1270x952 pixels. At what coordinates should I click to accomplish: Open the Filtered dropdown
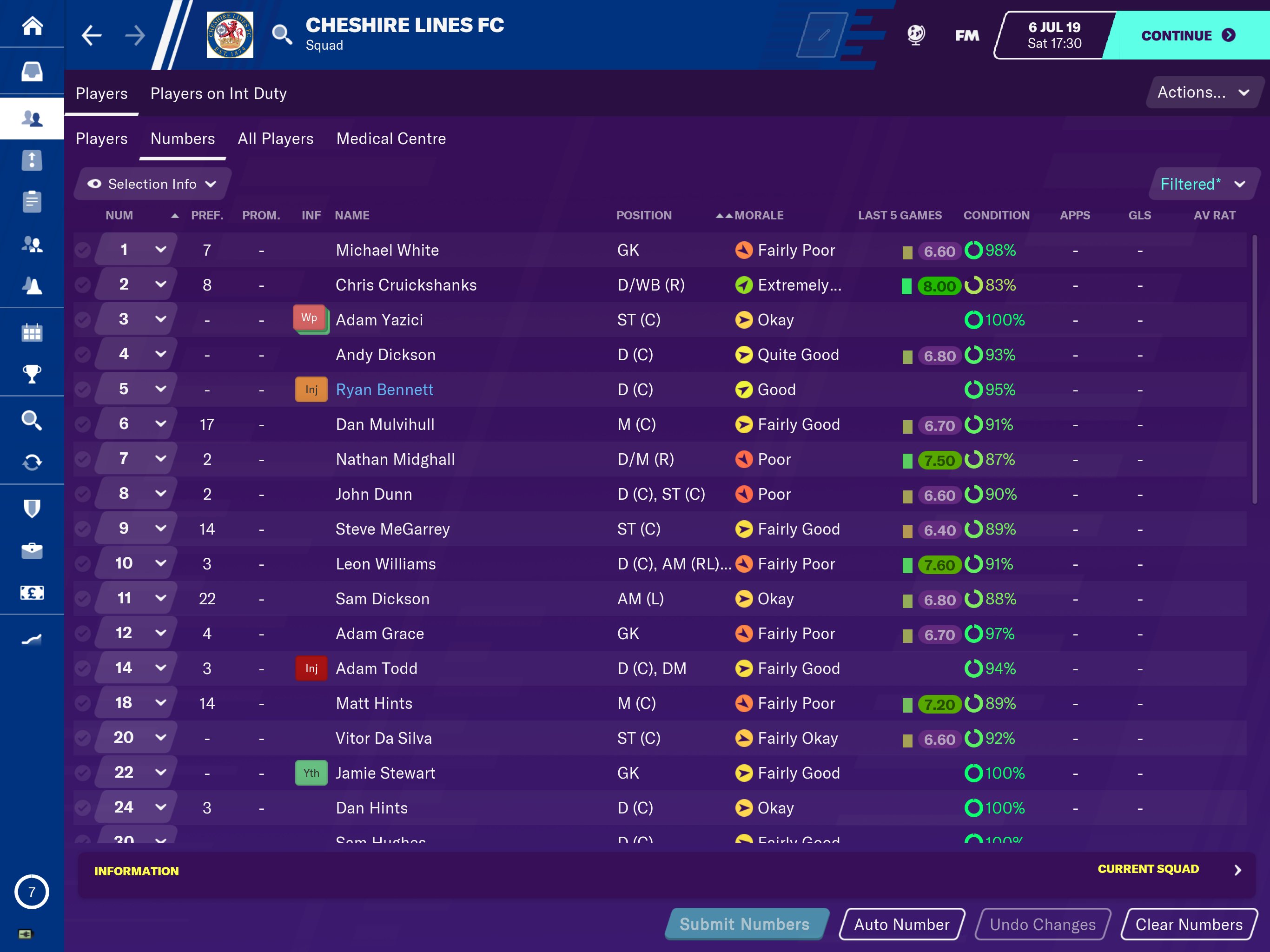[x=1202, y=184]
